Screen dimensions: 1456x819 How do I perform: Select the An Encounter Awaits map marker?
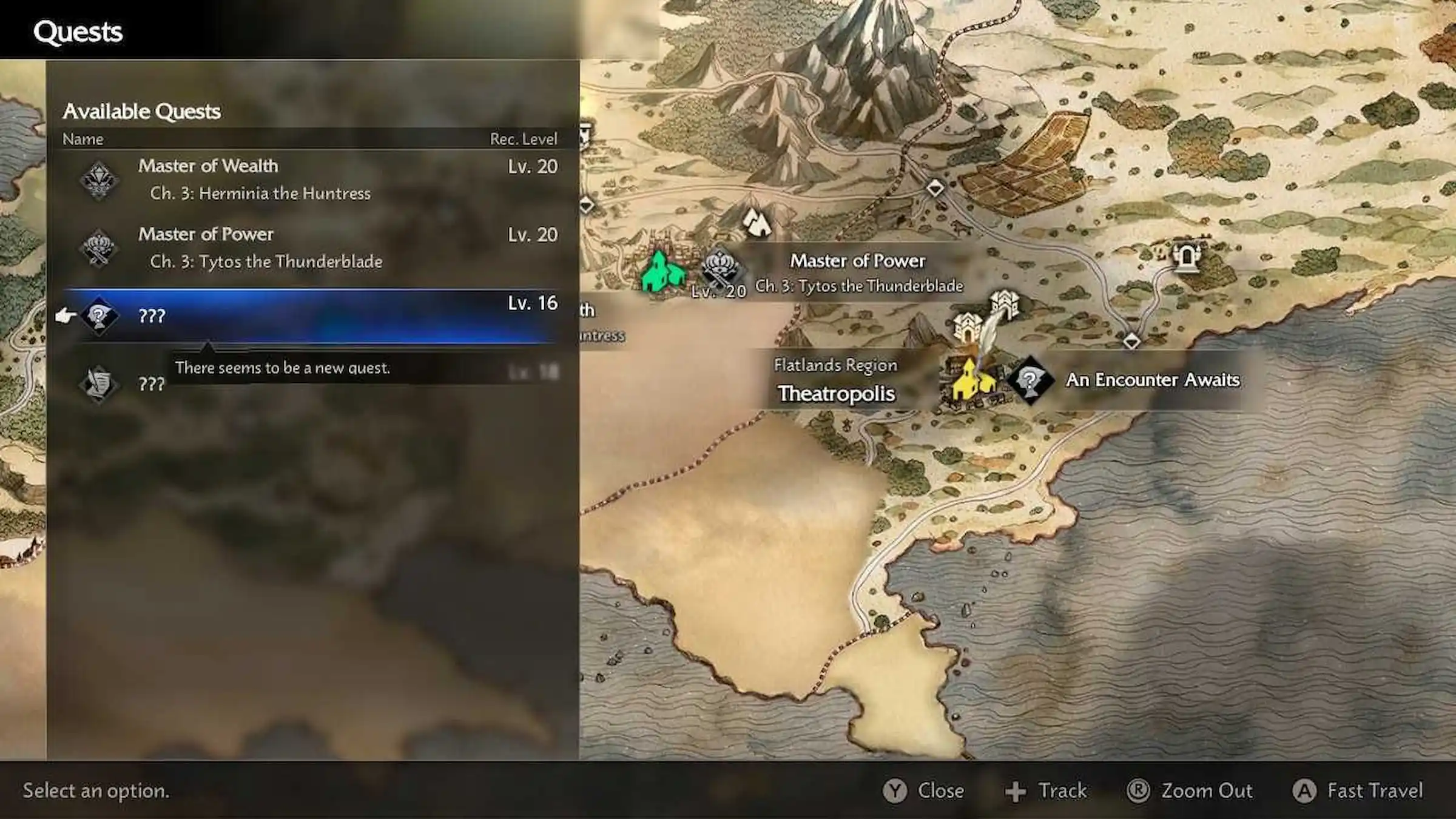(x=1030, y=380)
